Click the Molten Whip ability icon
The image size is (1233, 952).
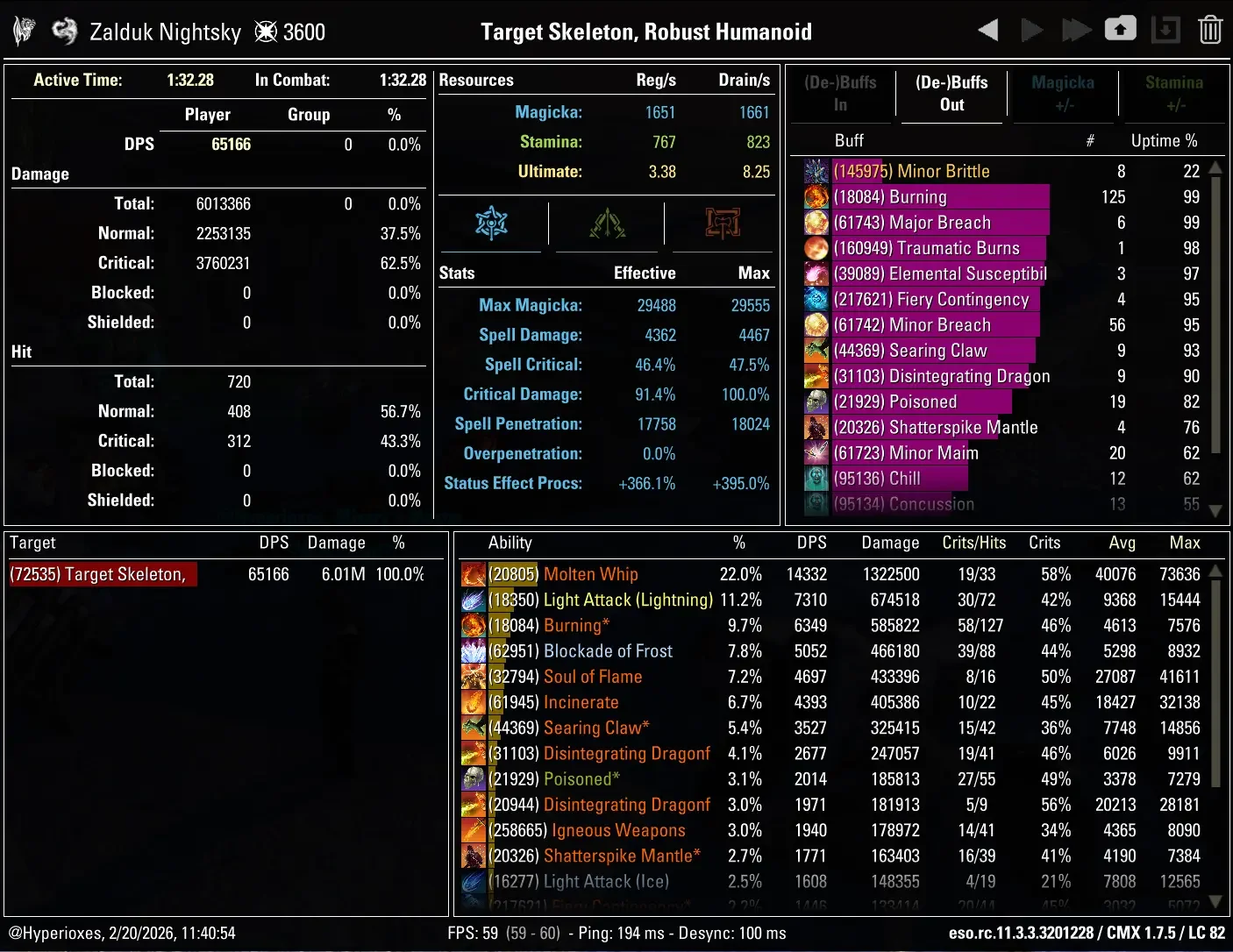(474, 574)
